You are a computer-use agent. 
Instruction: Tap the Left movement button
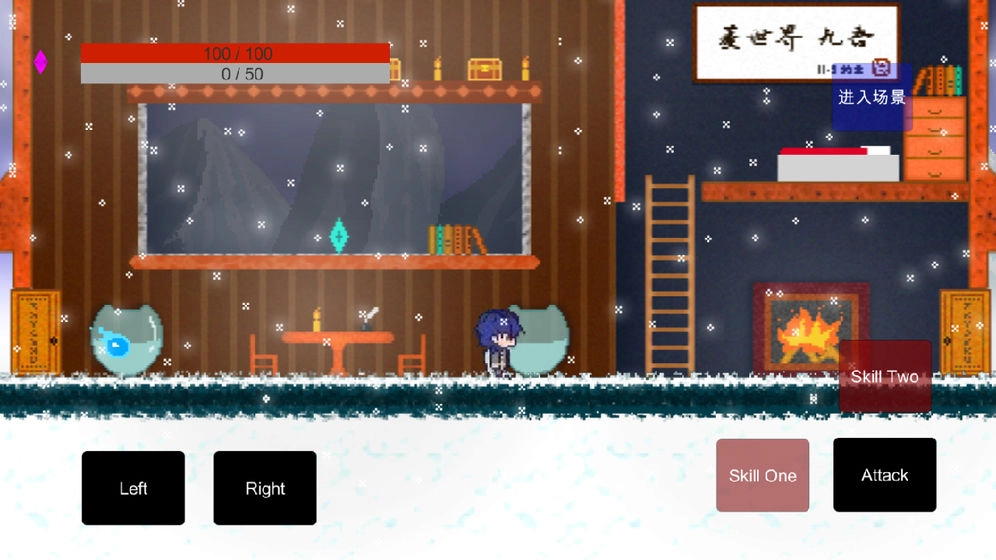coord(133,488)
